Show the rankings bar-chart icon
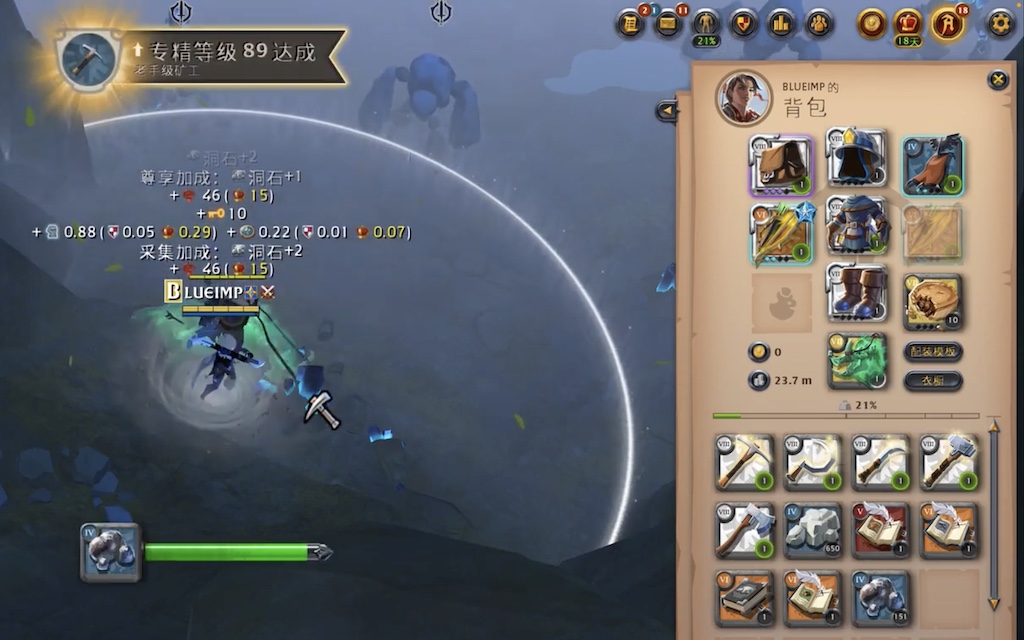 (781, 23)
